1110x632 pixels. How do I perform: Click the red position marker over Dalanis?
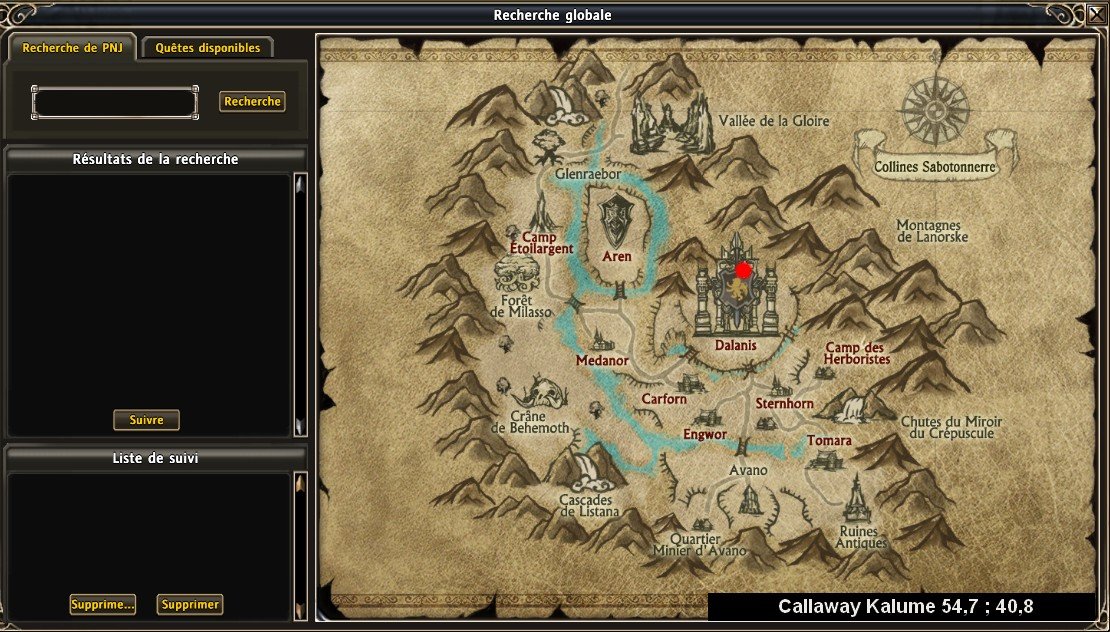[x=743, y=270]
